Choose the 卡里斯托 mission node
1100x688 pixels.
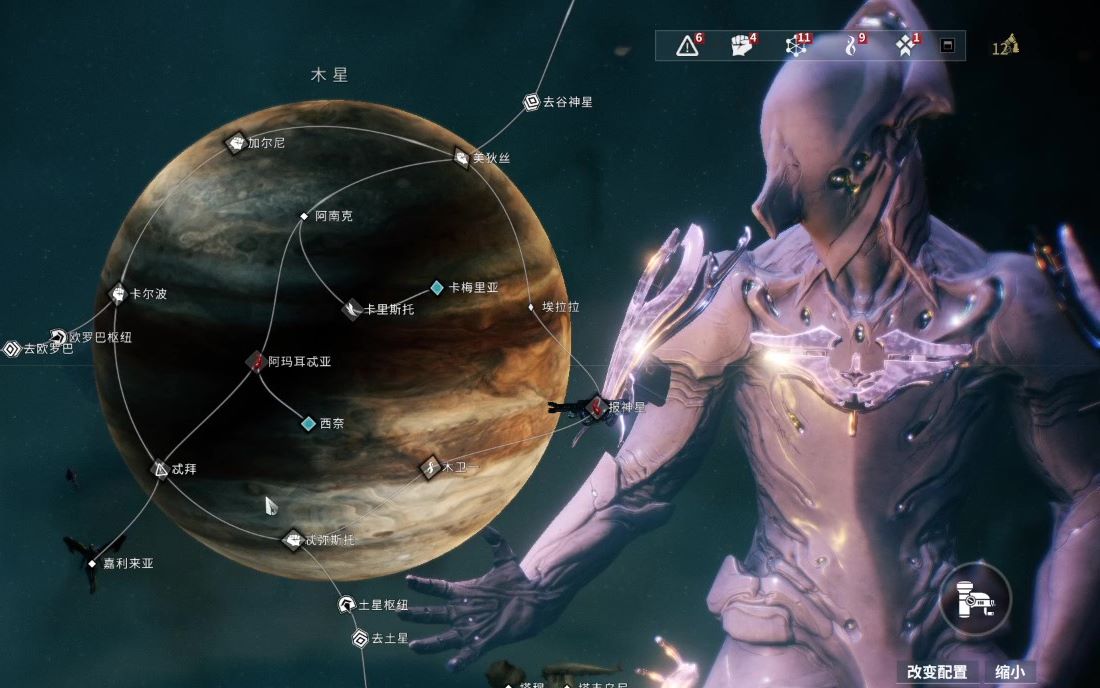[352, 309]
